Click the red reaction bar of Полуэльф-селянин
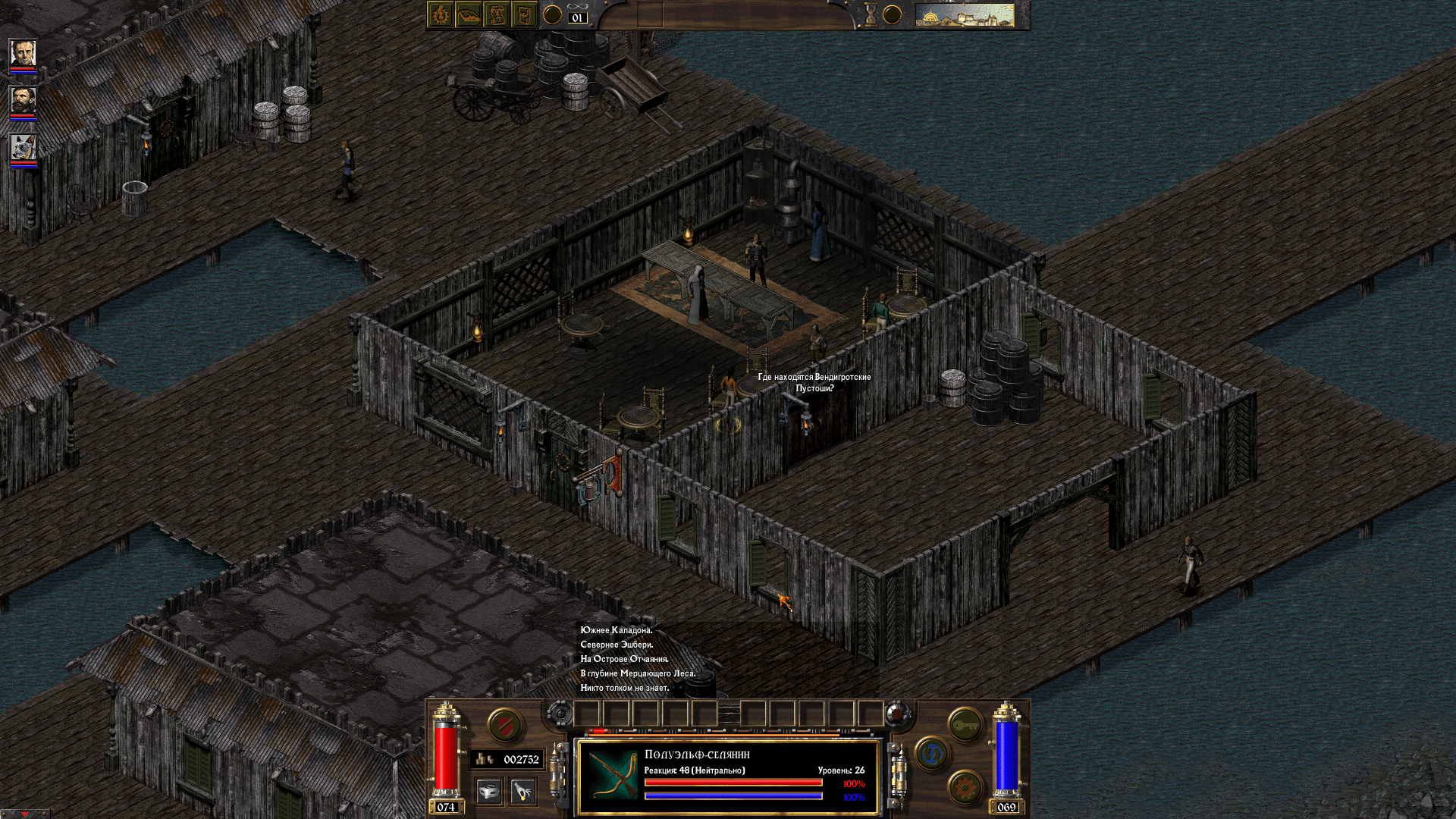The image size is (1456, 819). [x=733, y=782]
